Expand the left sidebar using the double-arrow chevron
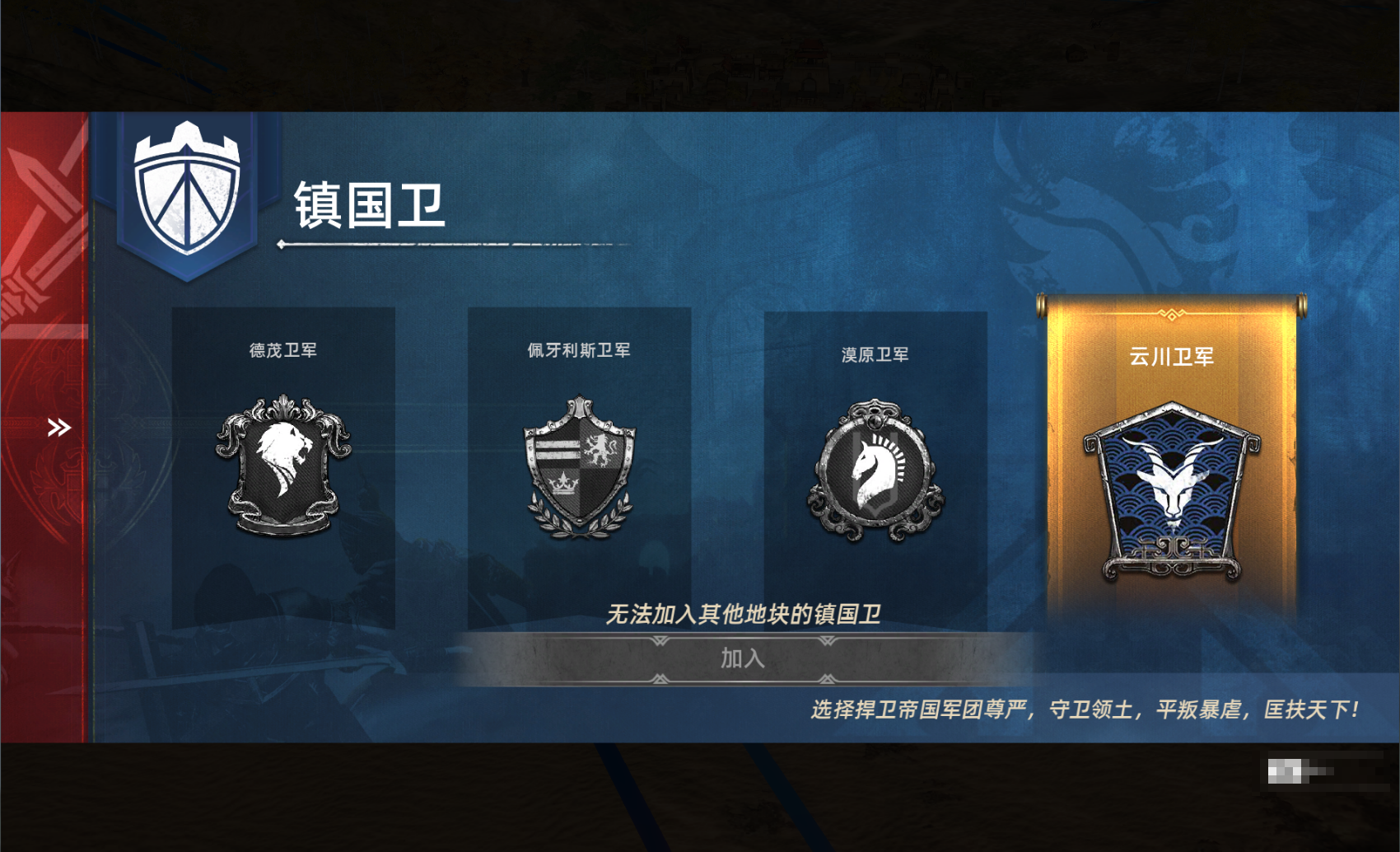Screen dimensions: 1400x852 58,427
